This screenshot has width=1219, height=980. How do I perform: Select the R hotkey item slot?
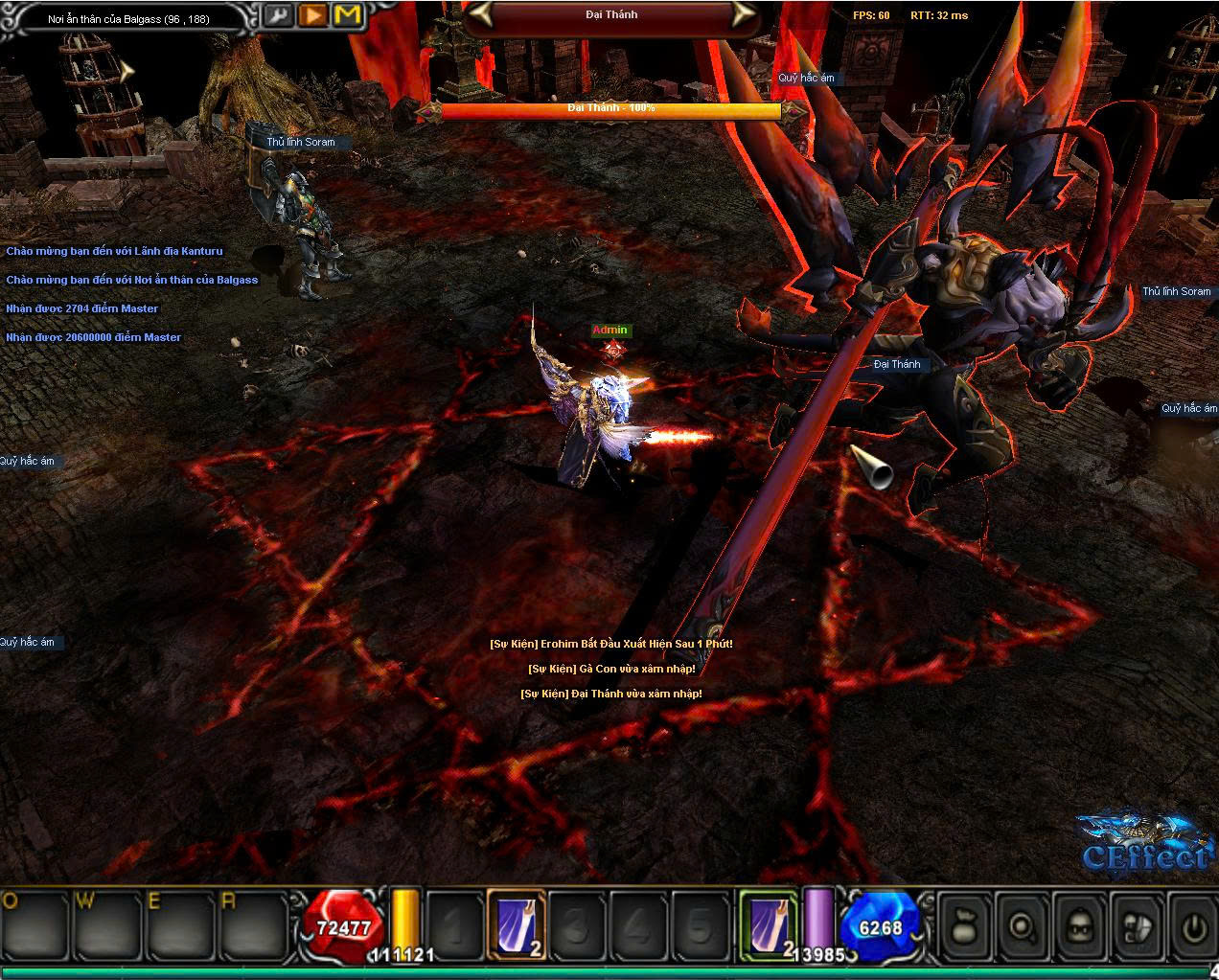tap(252, 925)
